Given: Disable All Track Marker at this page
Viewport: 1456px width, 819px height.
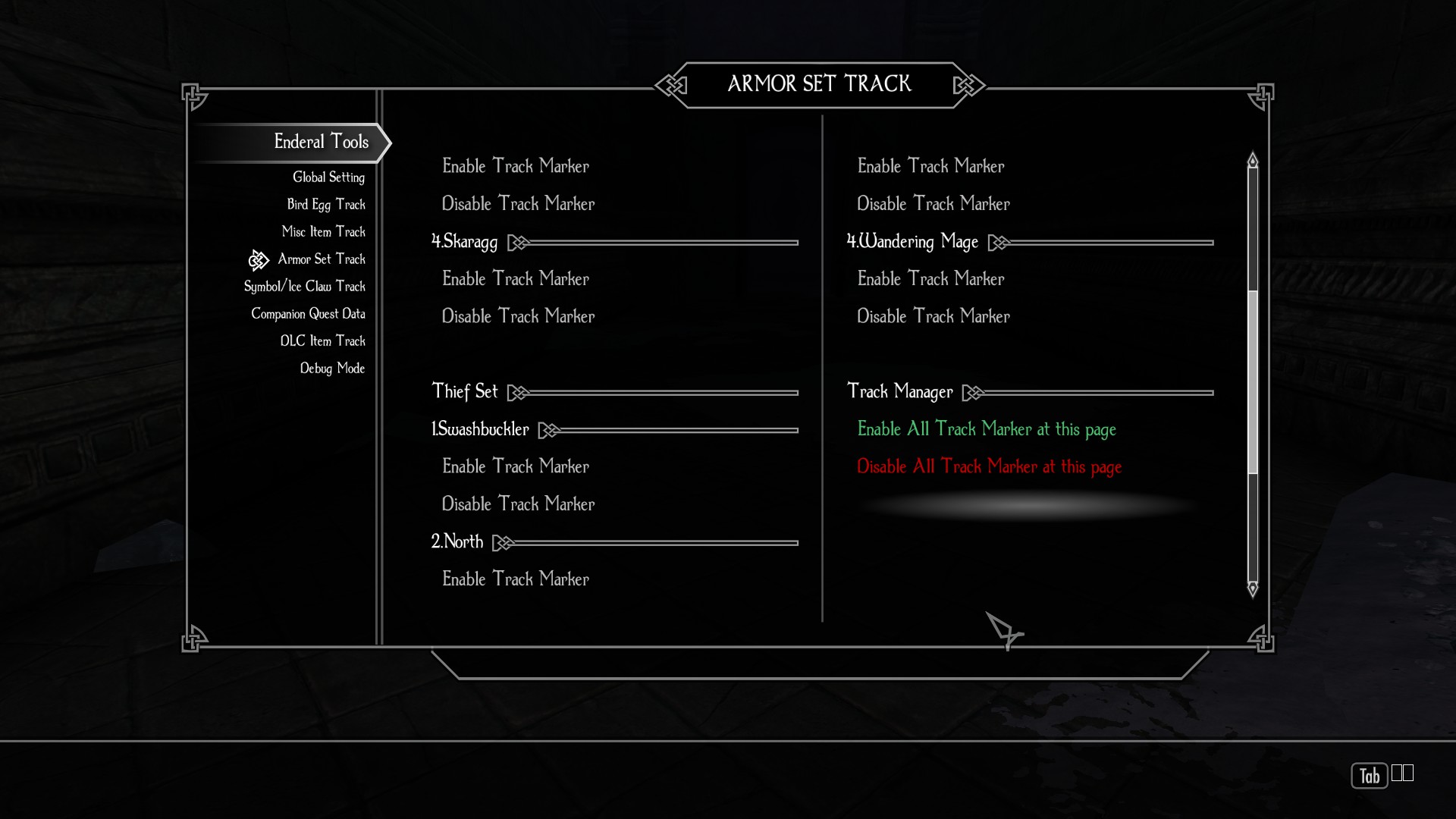Looking at the screenshot, I should [x=989, y=467].
